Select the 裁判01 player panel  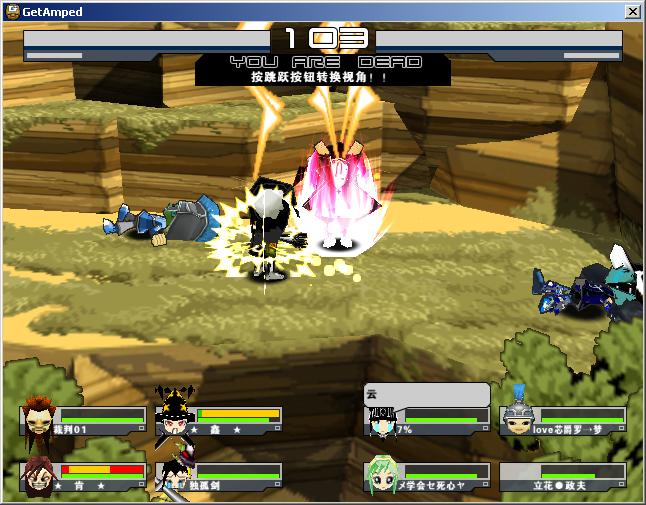83,420
